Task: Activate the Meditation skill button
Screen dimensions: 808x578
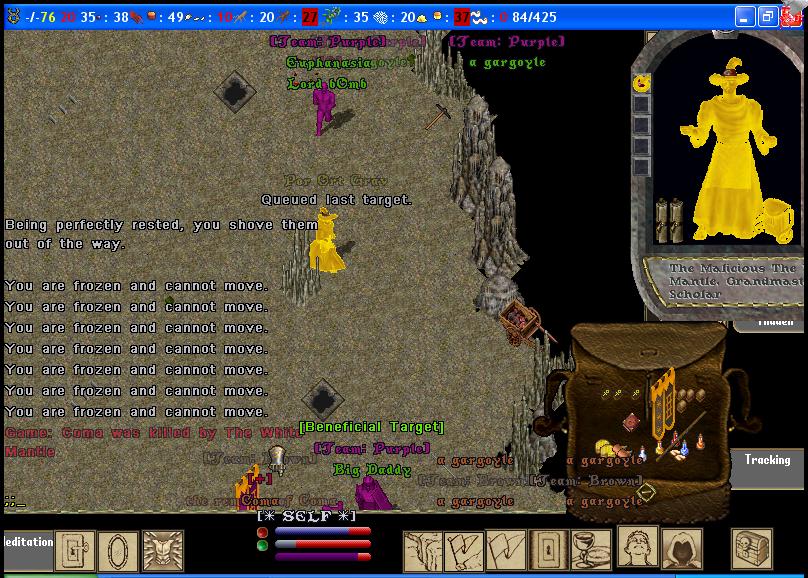Action: tap(27, 542)
